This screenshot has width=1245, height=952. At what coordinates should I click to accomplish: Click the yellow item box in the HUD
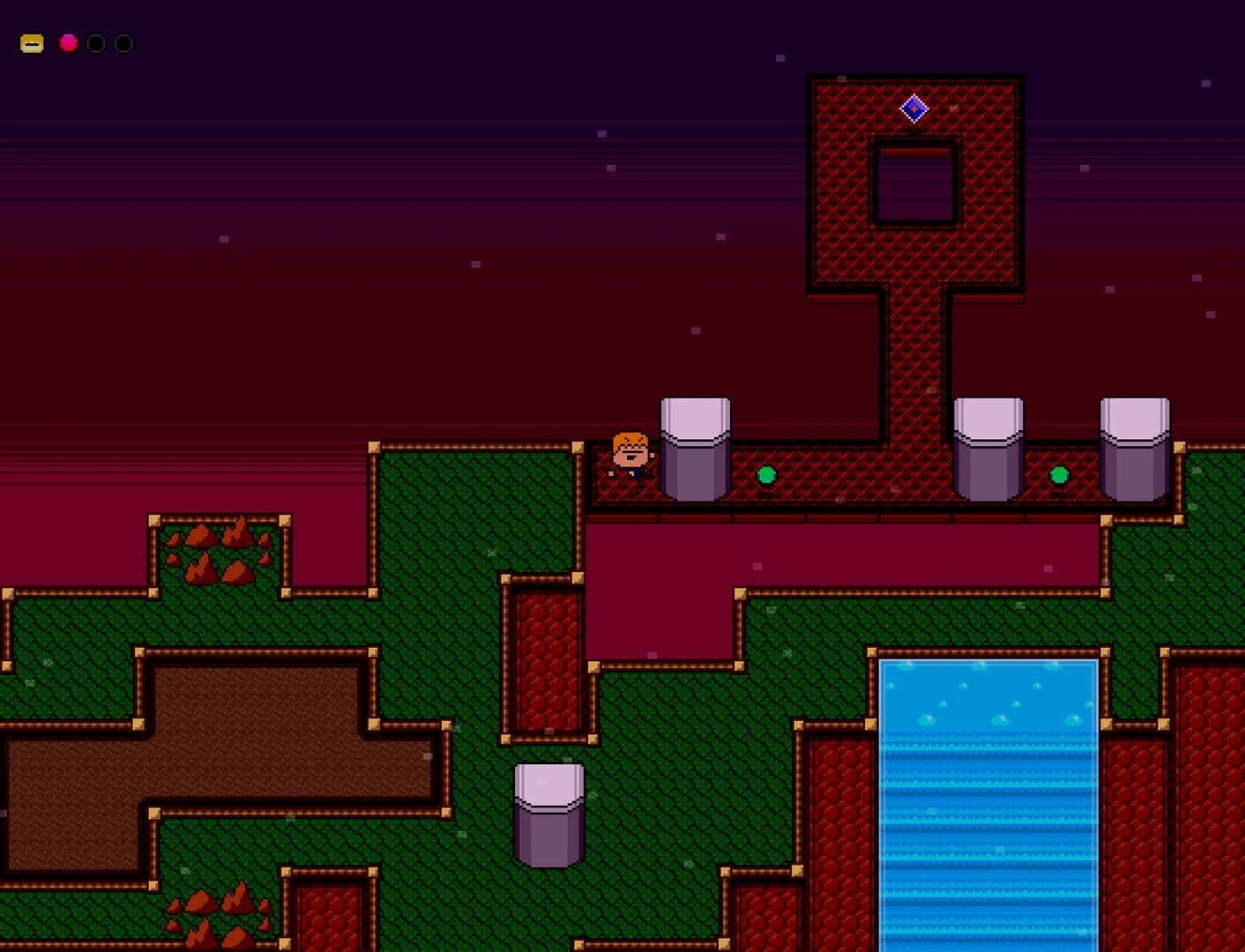(31, 42)
